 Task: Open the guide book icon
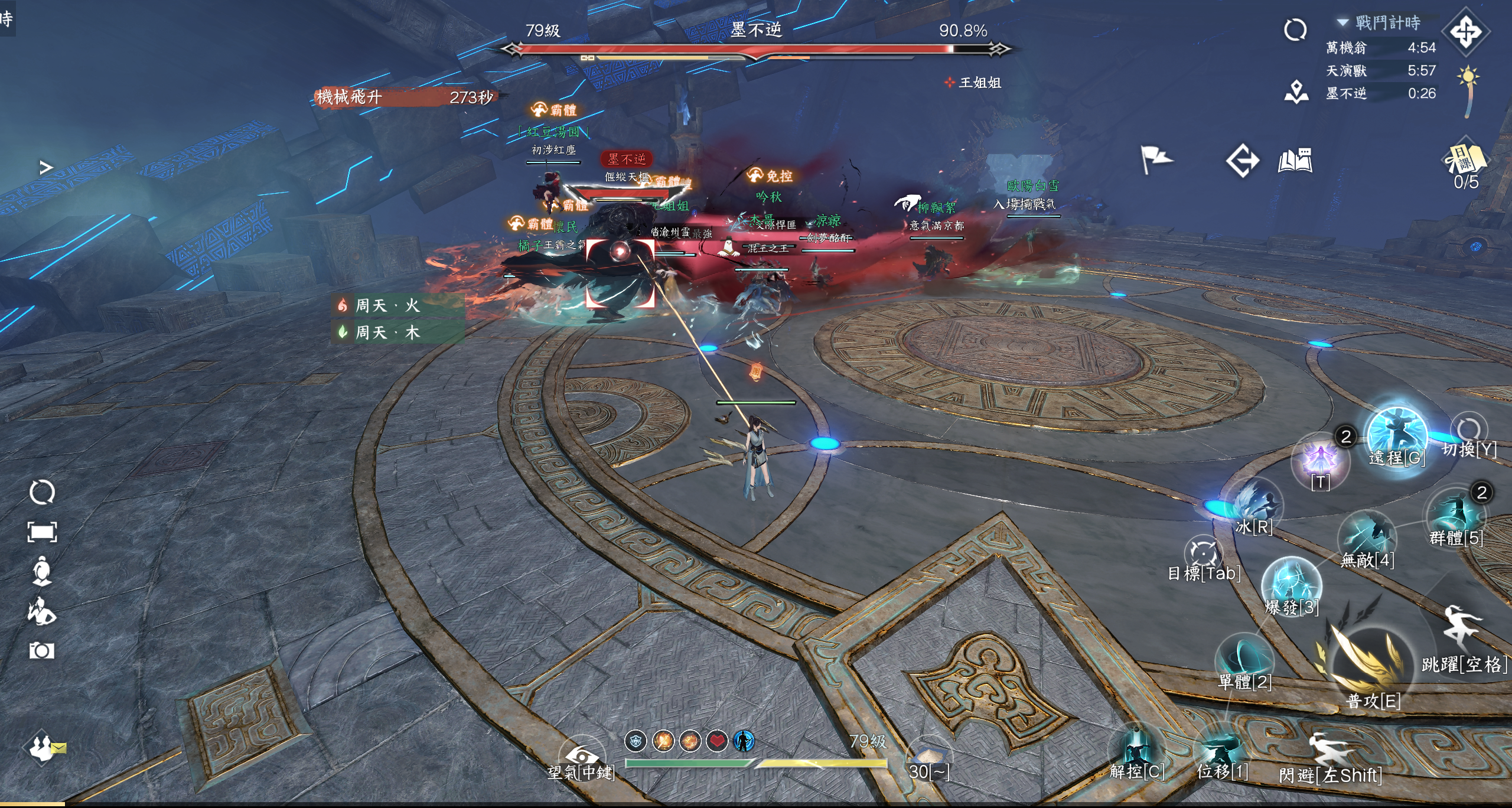[x=1295, y=161]
